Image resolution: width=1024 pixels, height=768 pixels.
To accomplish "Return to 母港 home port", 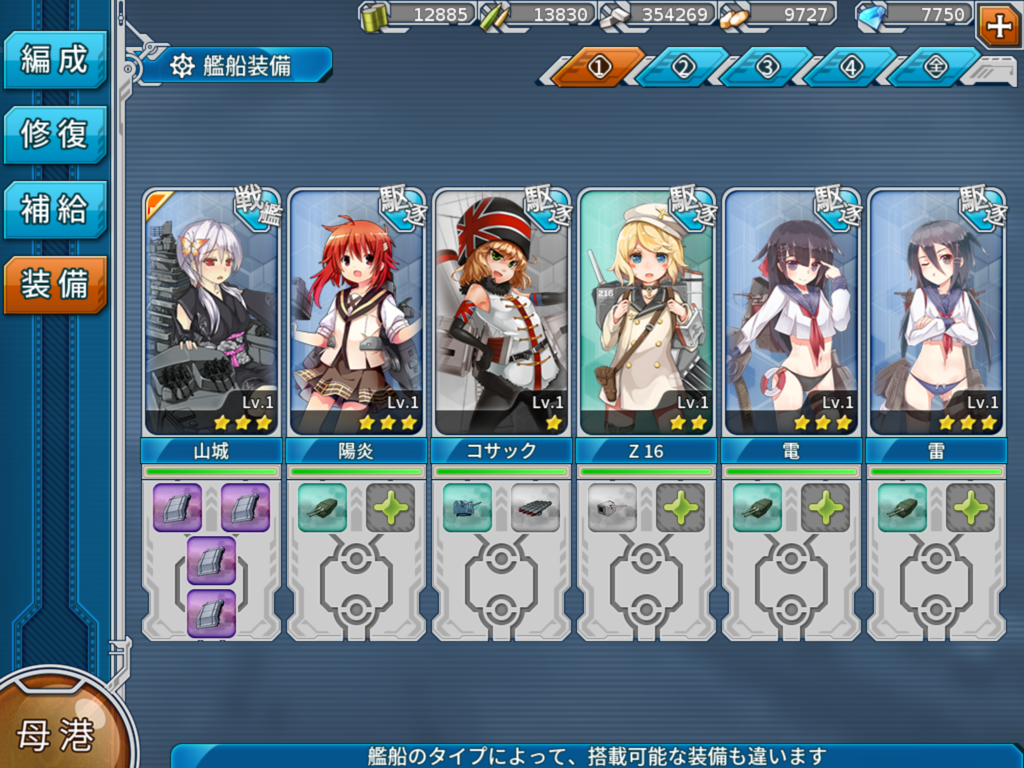I will pos(55,735).
